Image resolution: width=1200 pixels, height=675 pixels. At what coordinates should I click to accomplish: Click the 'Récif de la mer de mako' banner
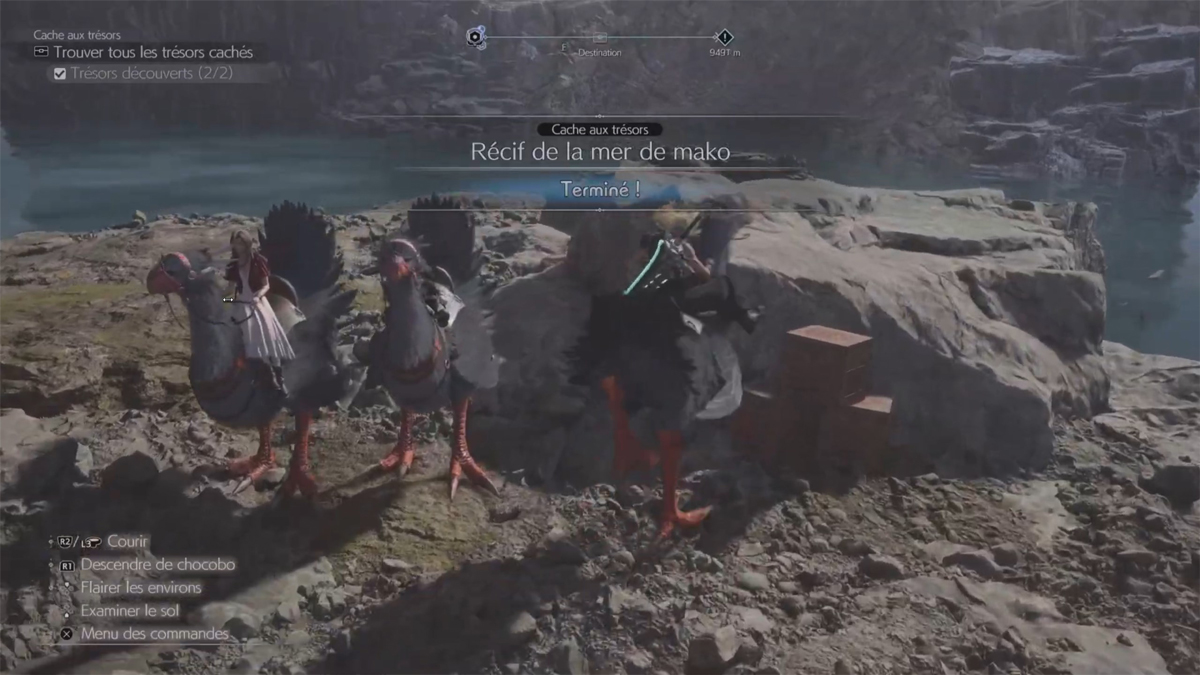[600, 153]
